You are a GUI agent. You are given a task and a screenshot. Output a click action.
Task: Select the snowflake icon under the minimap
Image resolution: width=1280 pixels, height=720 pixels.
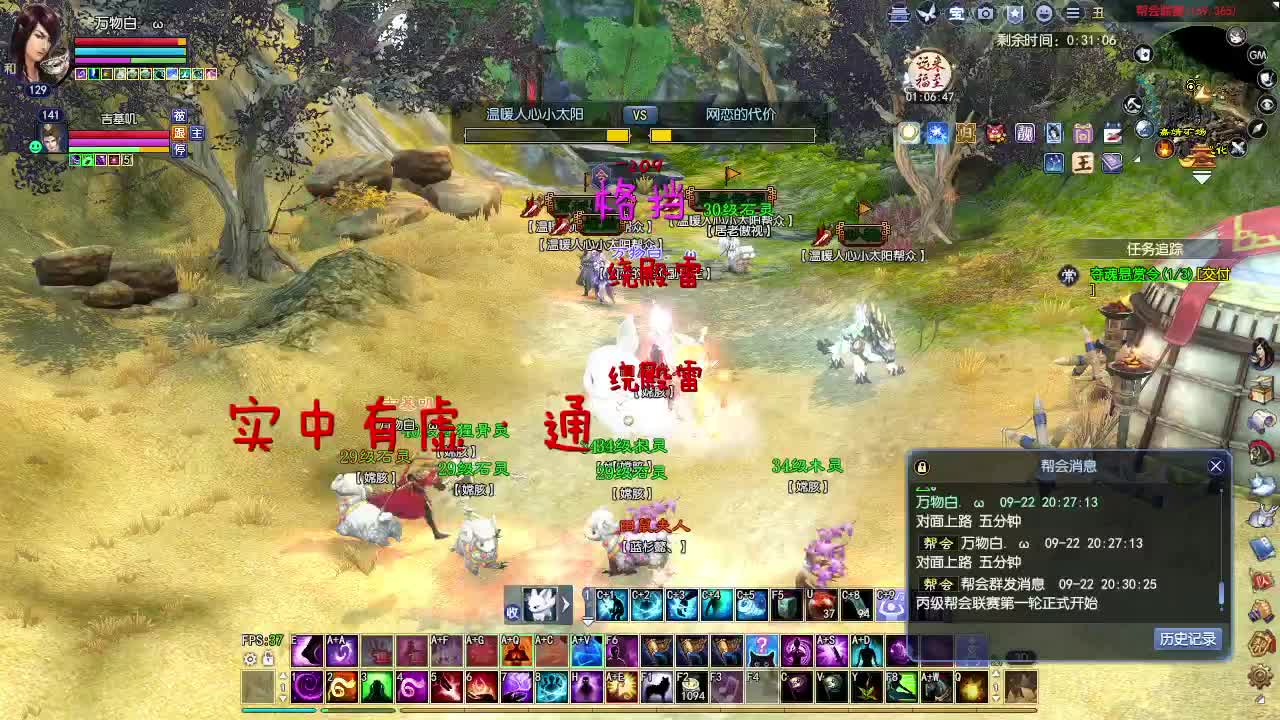pos(936,132)
